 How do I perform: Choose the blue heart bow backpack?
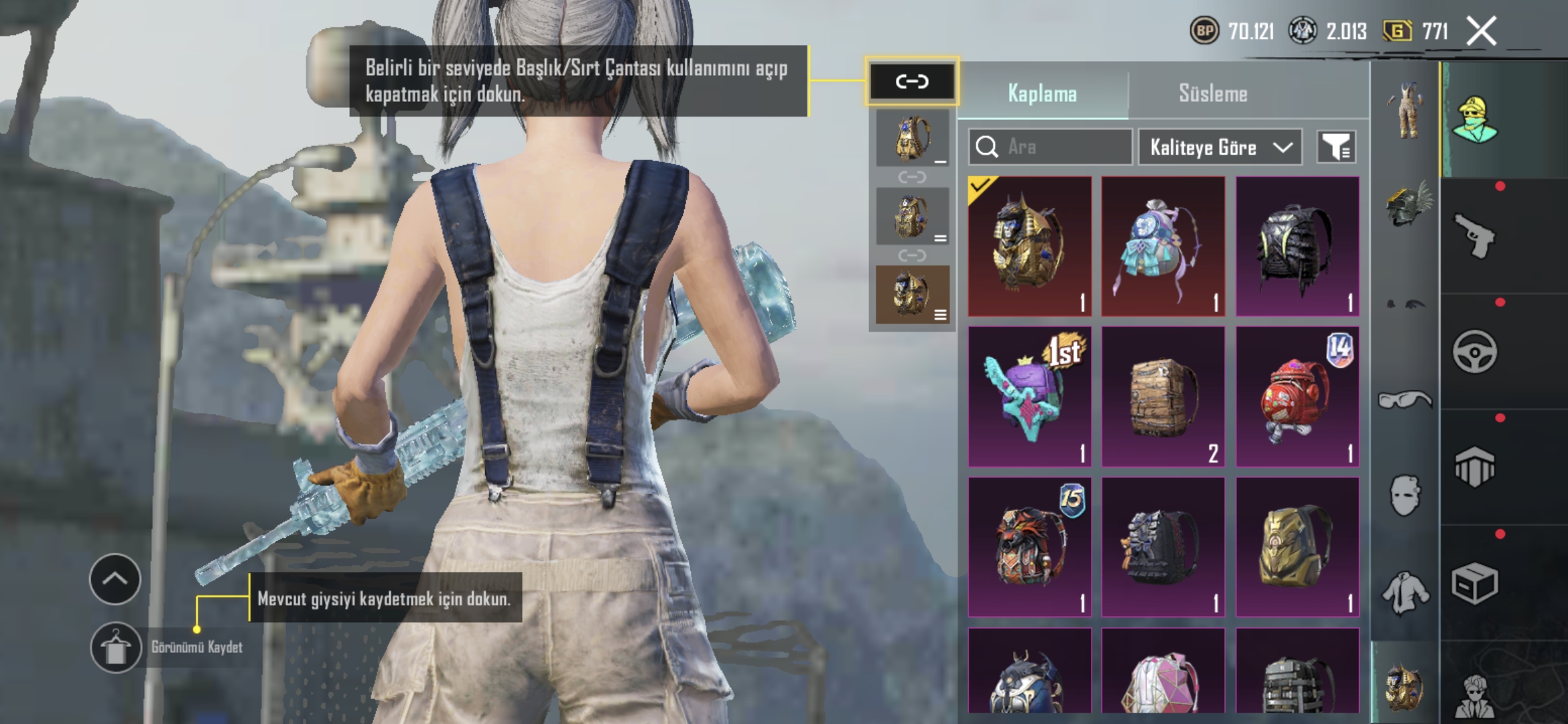coord(1163,247)
